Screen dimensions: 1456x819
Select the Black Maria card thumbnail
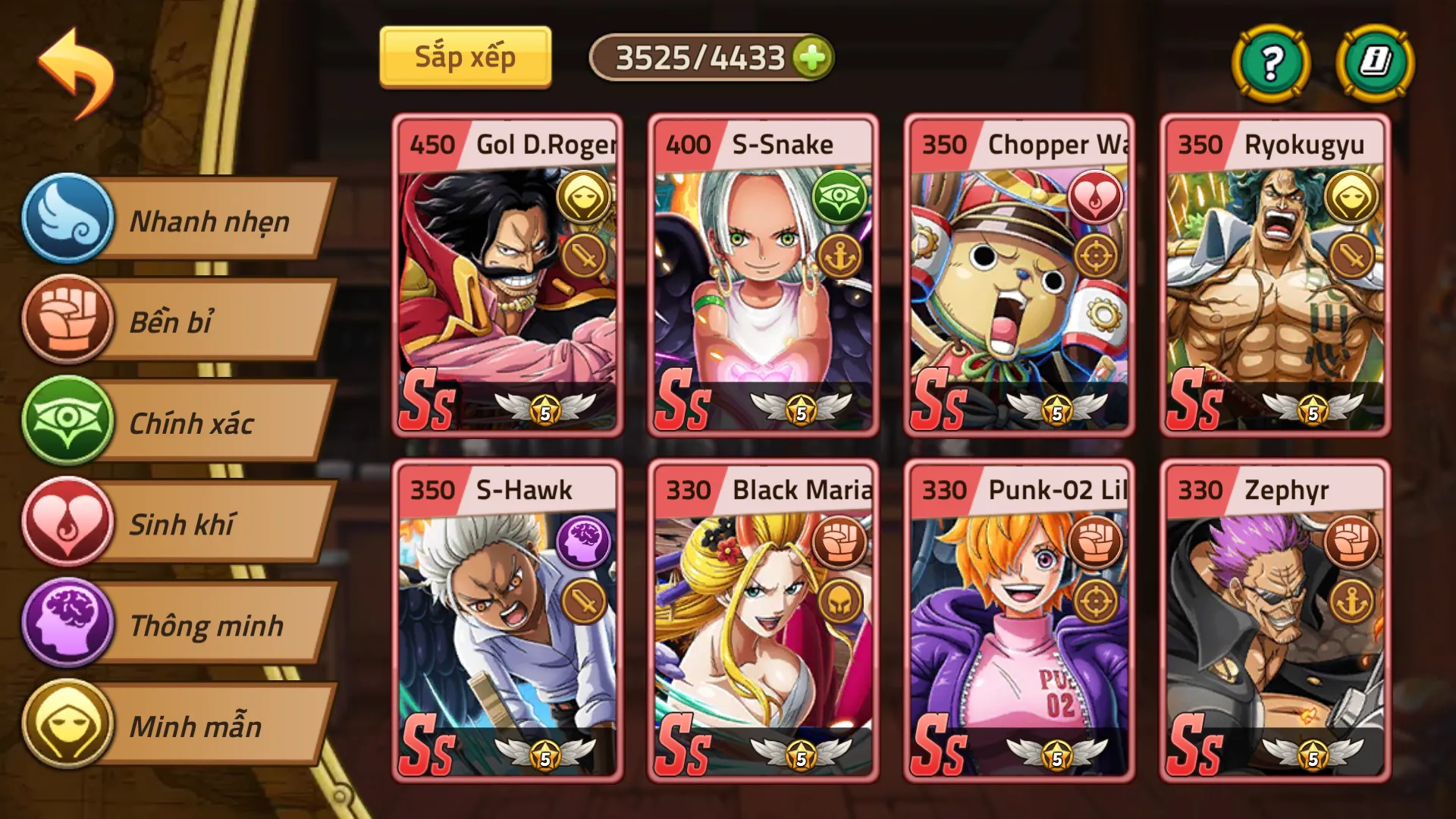tap(762, 629)
